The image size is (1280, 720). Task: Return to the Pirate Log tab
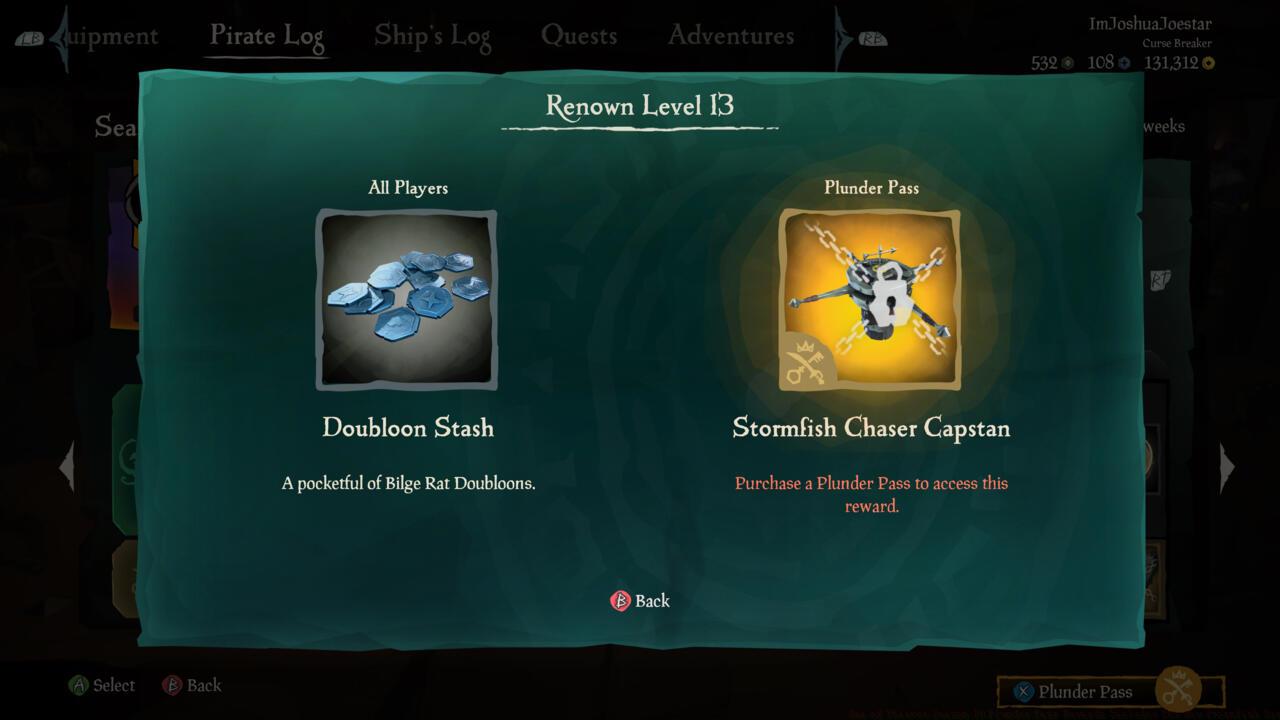[x=266, y=34]
